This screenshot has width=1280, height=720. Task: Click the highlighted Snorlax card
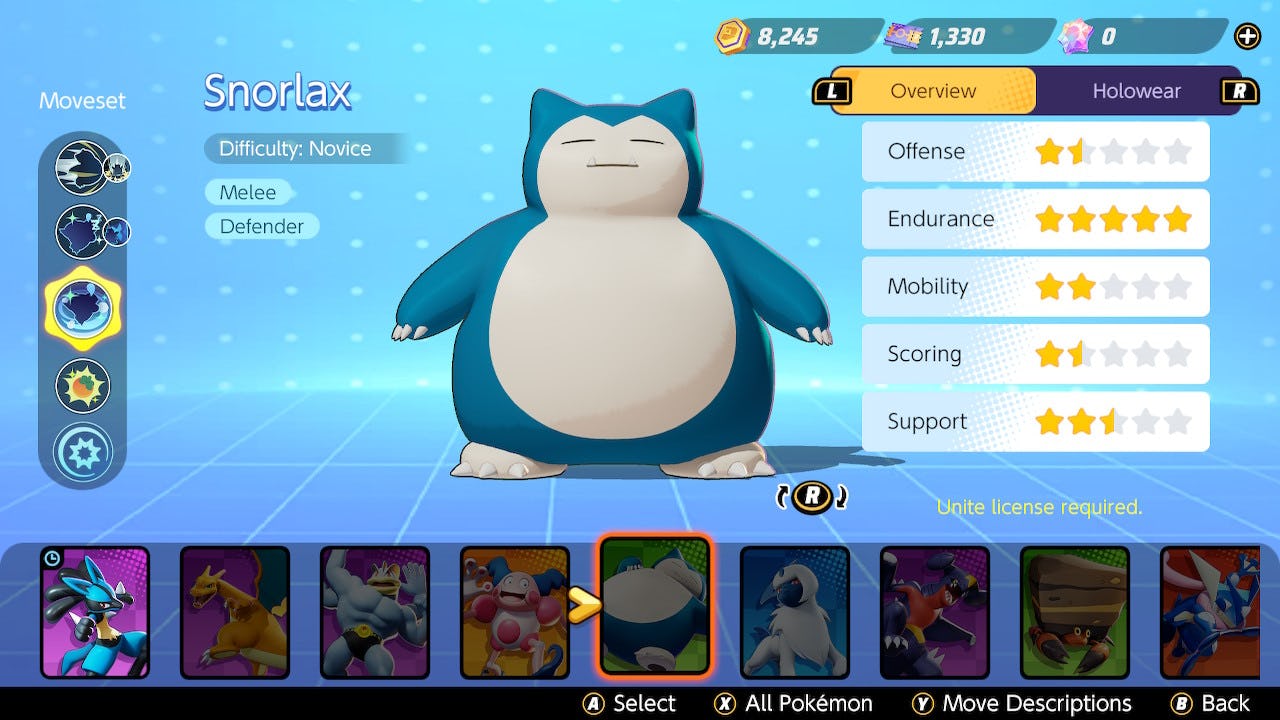point(655,606)
